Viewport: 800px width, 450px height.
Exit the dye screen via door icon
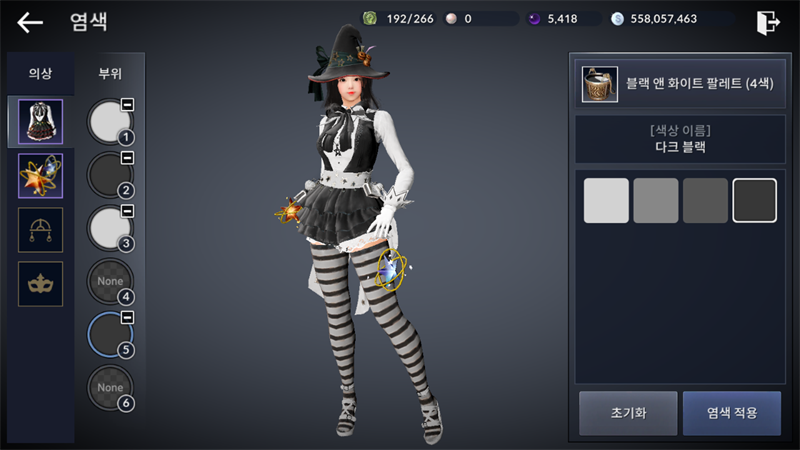[767, 21]
